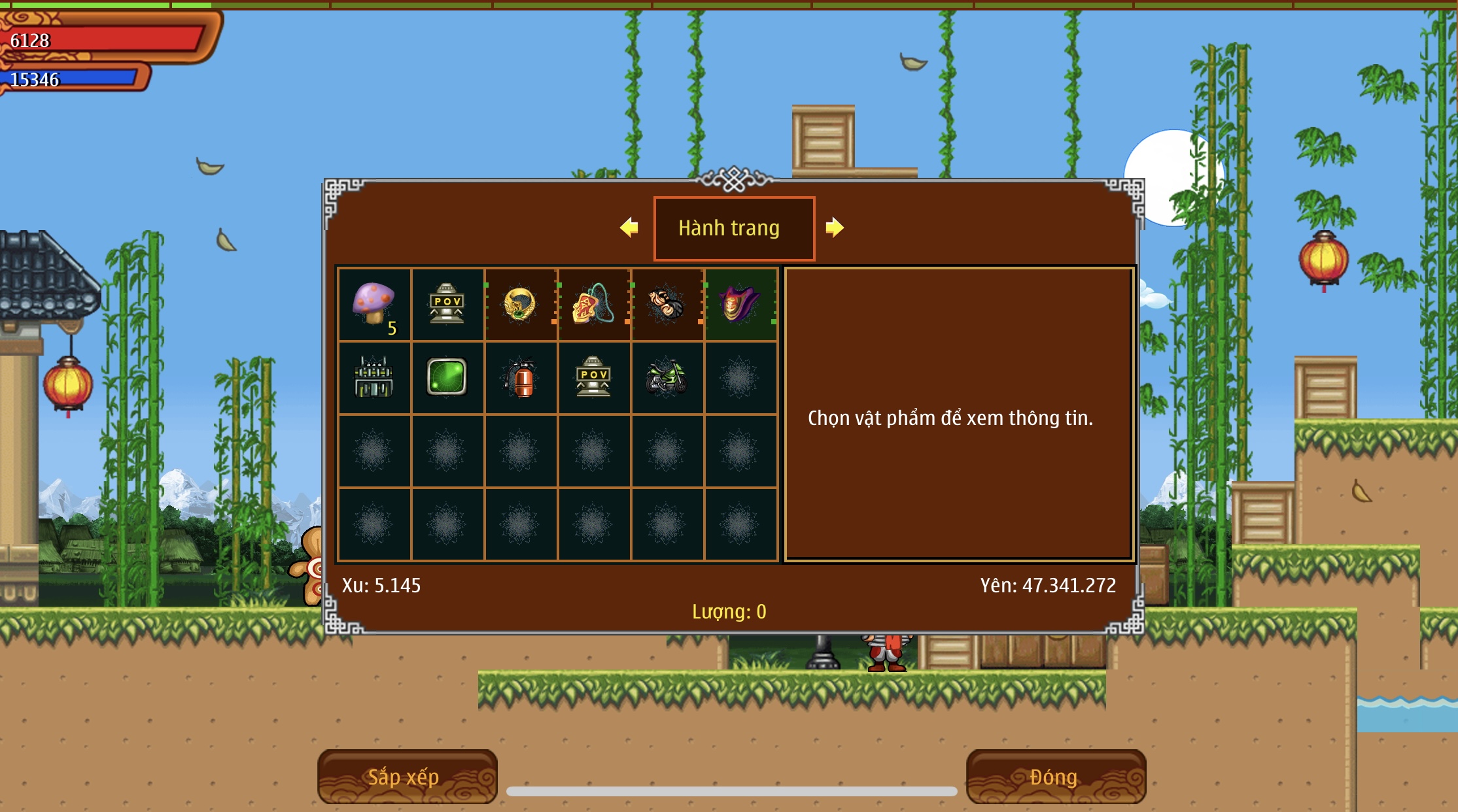Viewport: 1458px width, 812px height.
Task: Pick the green radar screen item
Action: (x=447, y=378)
